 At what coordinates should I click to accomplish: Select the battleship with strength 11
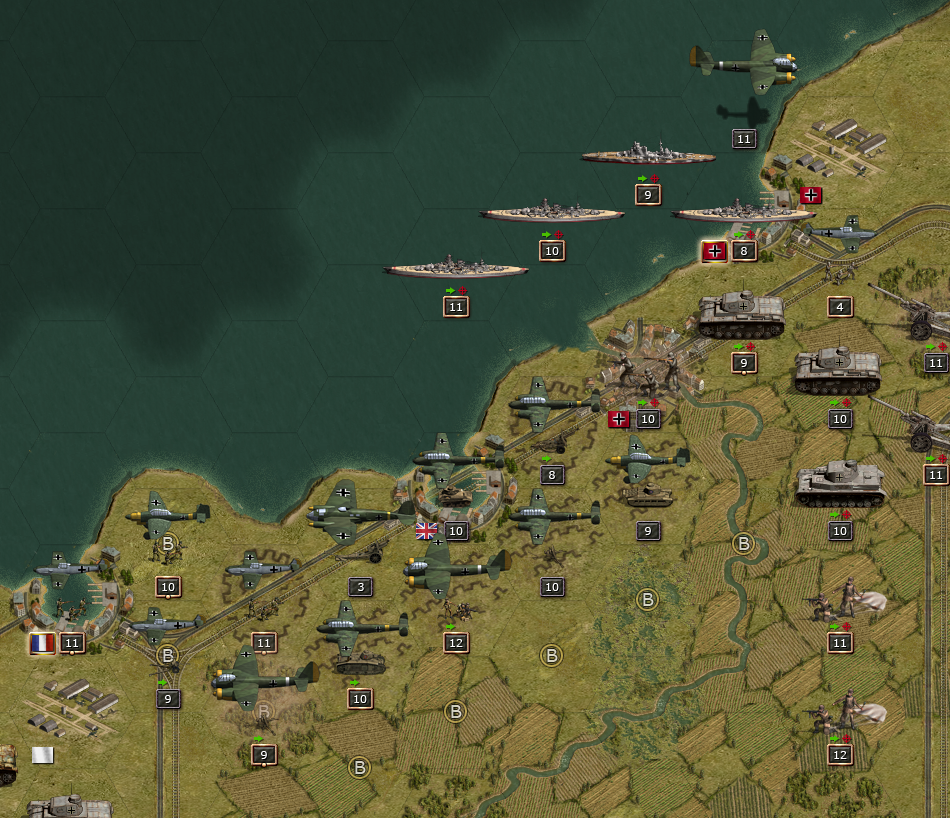pyautogui.click(x=456, y=268)
